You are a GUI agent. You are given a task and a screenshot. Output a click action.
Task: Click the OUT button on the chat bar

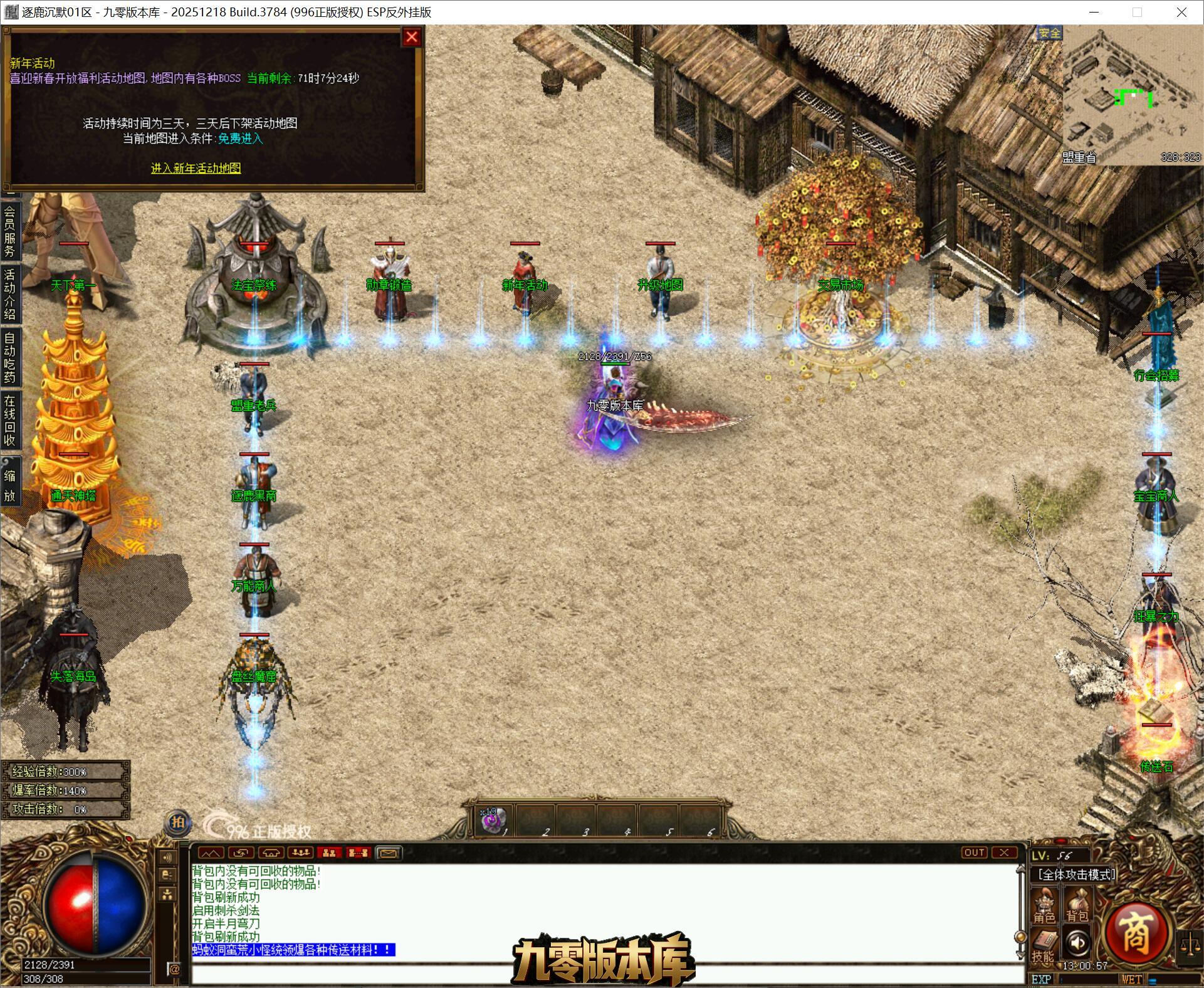pos(974,853)
